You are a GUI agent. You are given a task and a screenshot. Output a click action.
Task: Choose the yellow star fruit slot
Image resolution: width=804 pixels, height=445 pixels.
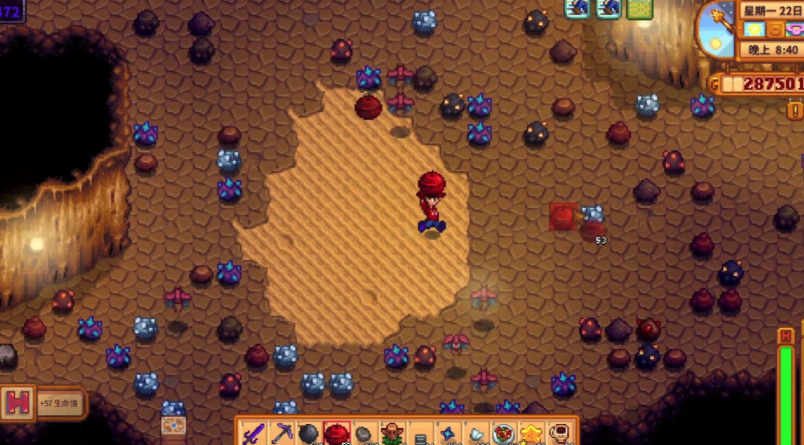coord(531,435)
